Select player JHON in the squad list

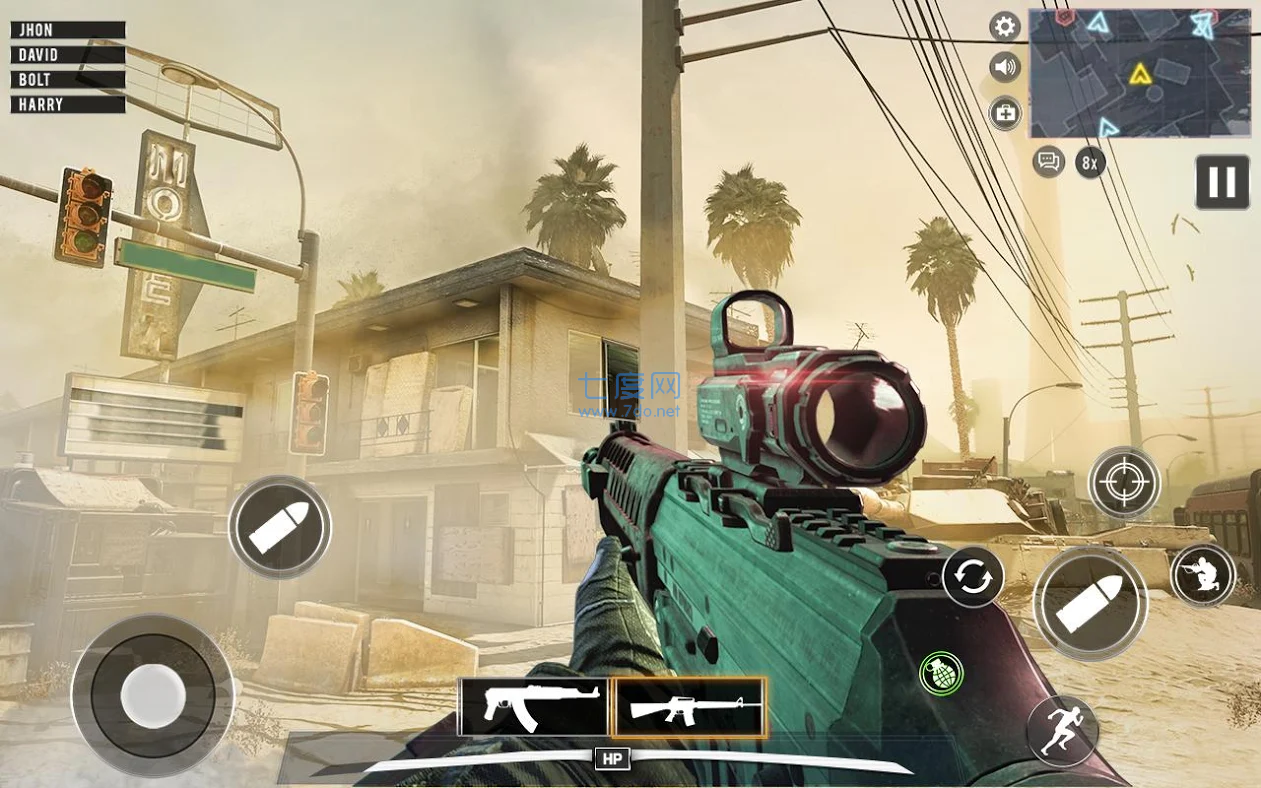[x=68, y=30]
